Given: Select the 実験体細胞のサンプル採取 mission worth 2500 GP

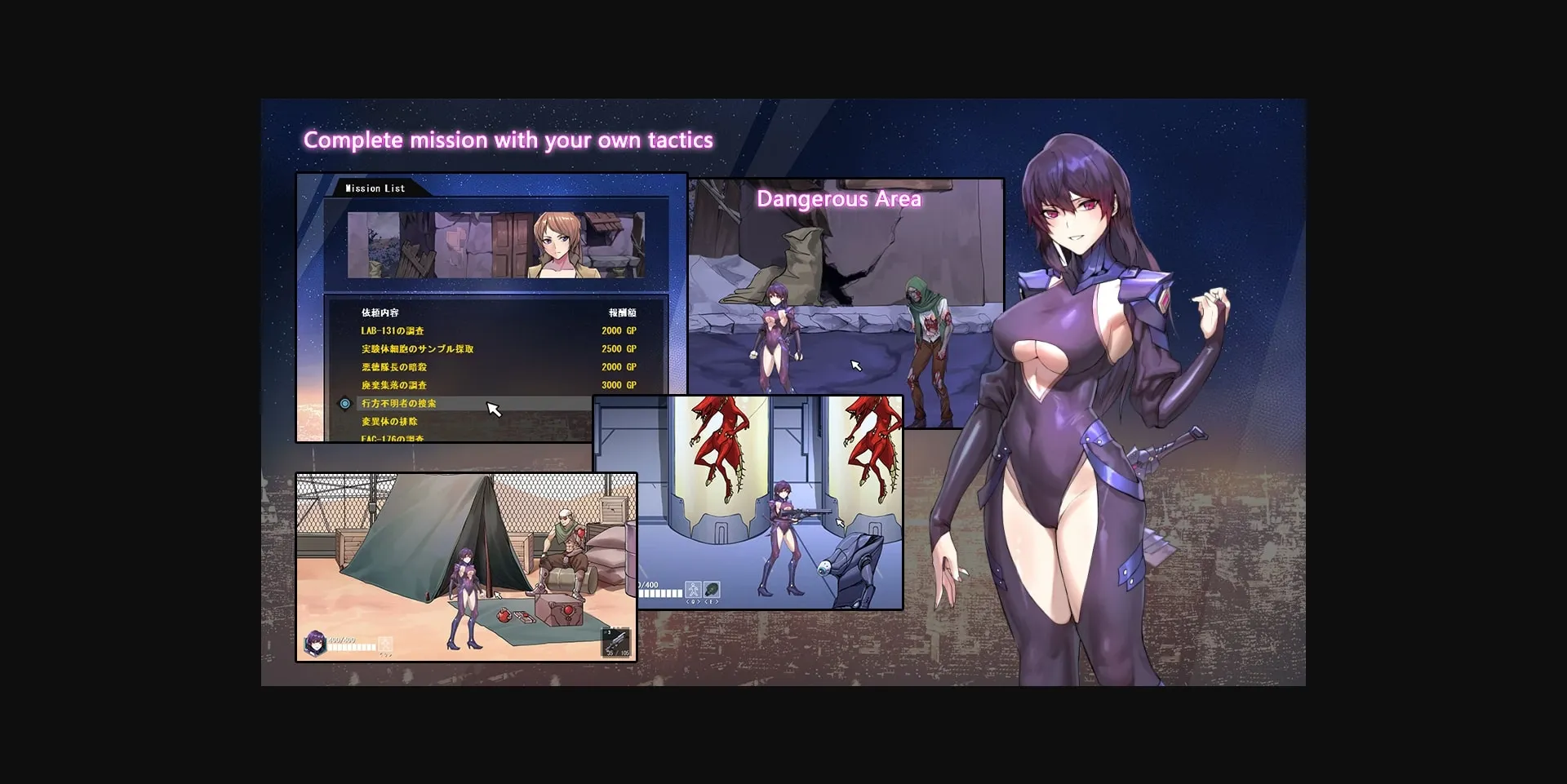Looking at the screenshot, I should tap(416, 348).
